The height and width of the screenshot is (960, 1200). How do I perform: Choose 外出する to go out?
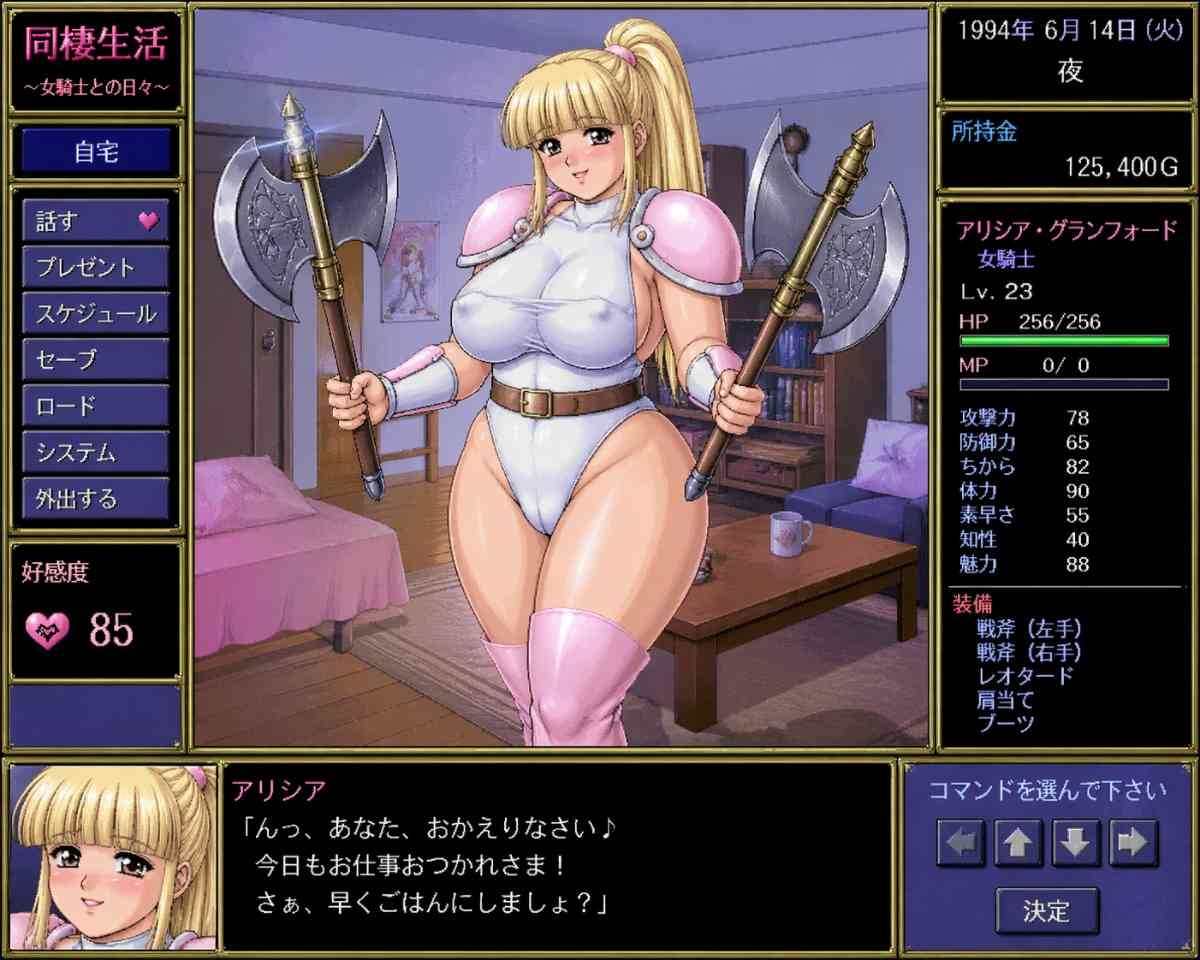tap(95, 498)
